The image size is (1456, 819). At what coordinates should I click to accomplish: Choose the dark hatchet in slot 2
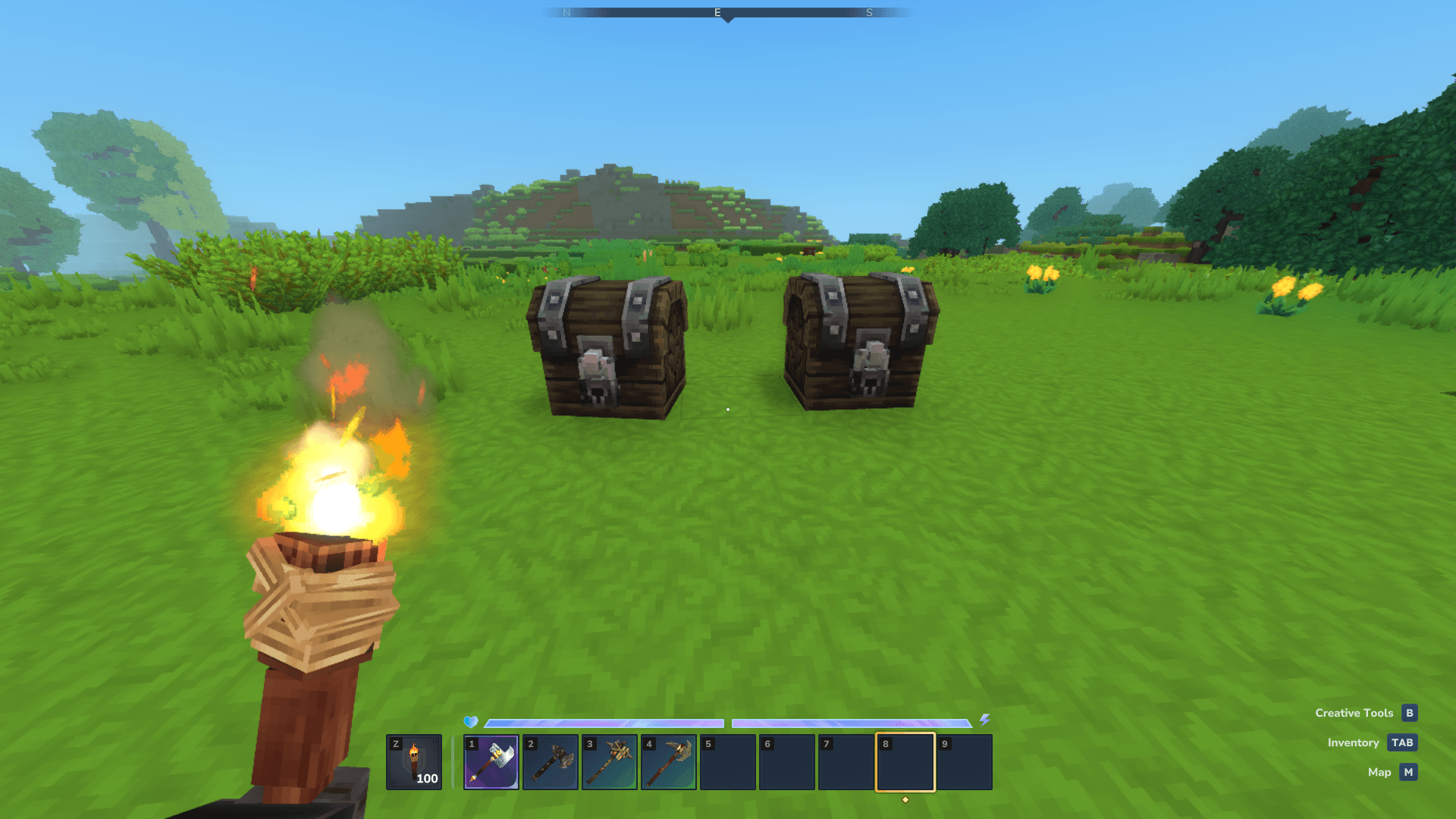(551, 762)
